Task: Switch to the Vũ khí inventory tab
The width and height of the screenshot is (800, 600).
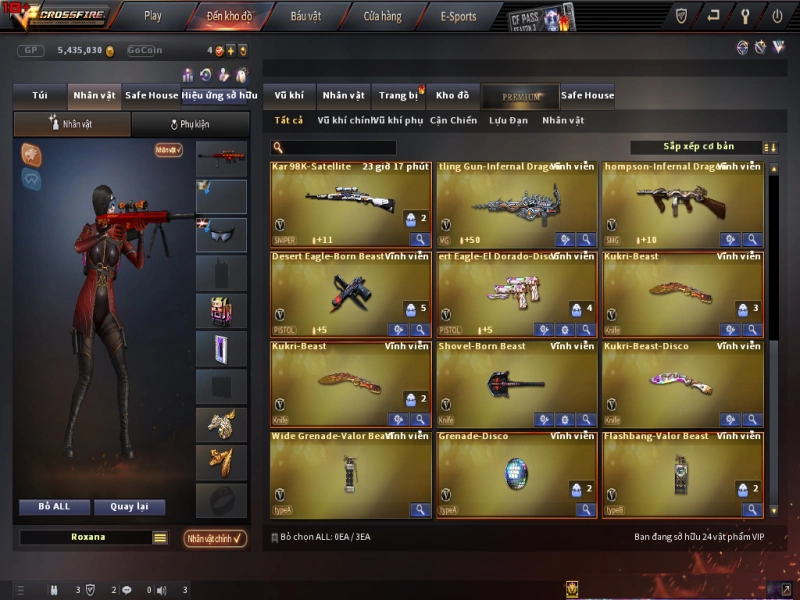Action: (289, 96)
